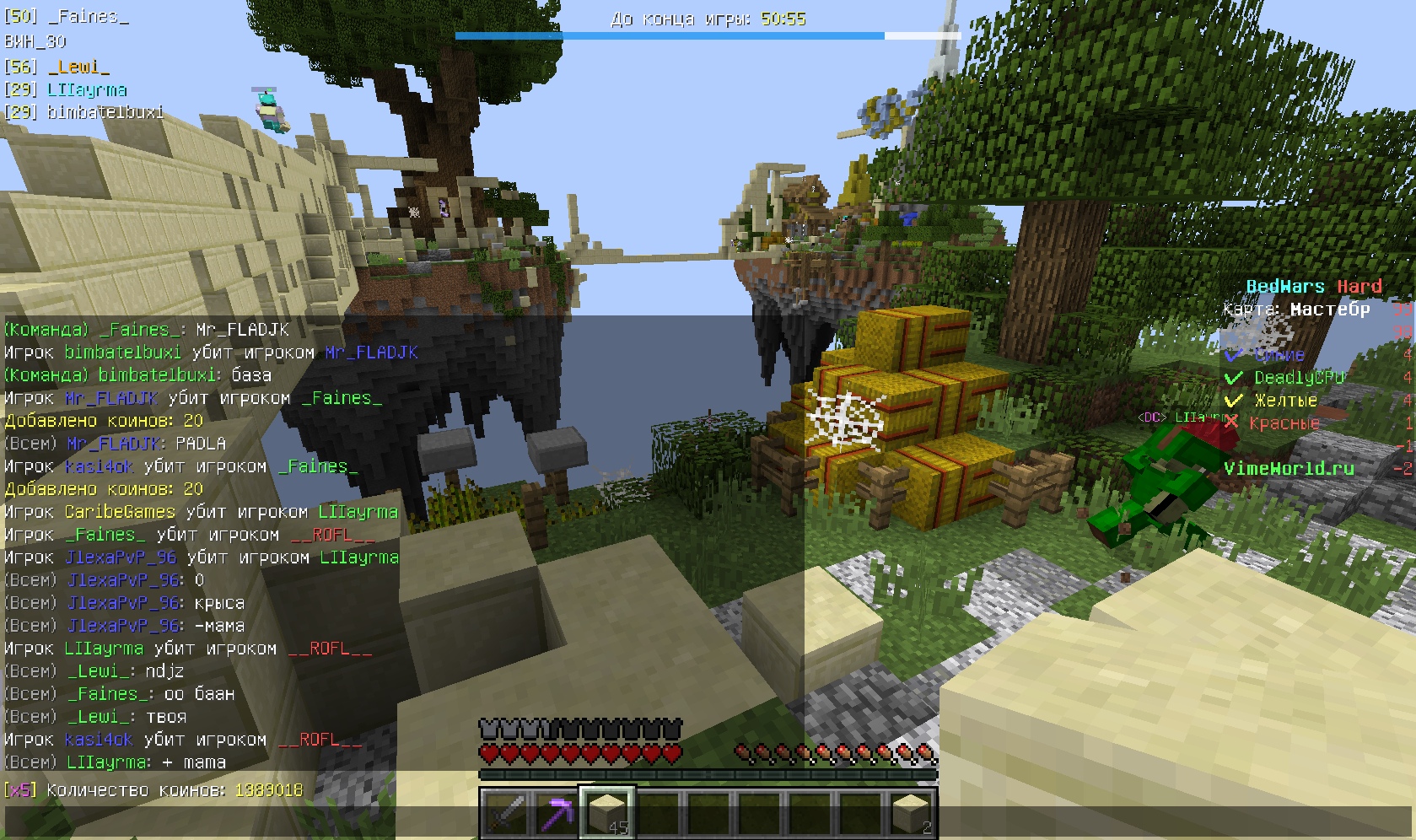Select the sword hotbar slot
The height and width of the screenshot is (840, 1416).
click(504, 813)
